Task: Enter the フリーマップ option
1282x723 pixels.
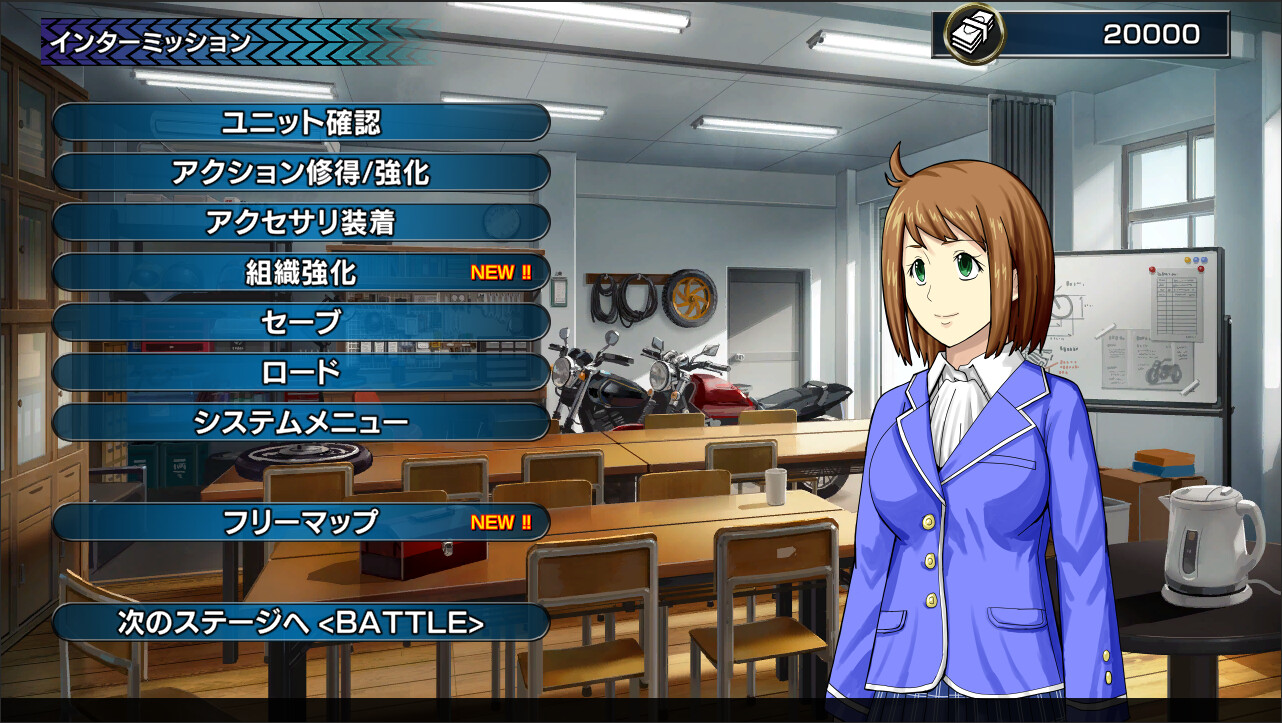Action: [300, 522]
